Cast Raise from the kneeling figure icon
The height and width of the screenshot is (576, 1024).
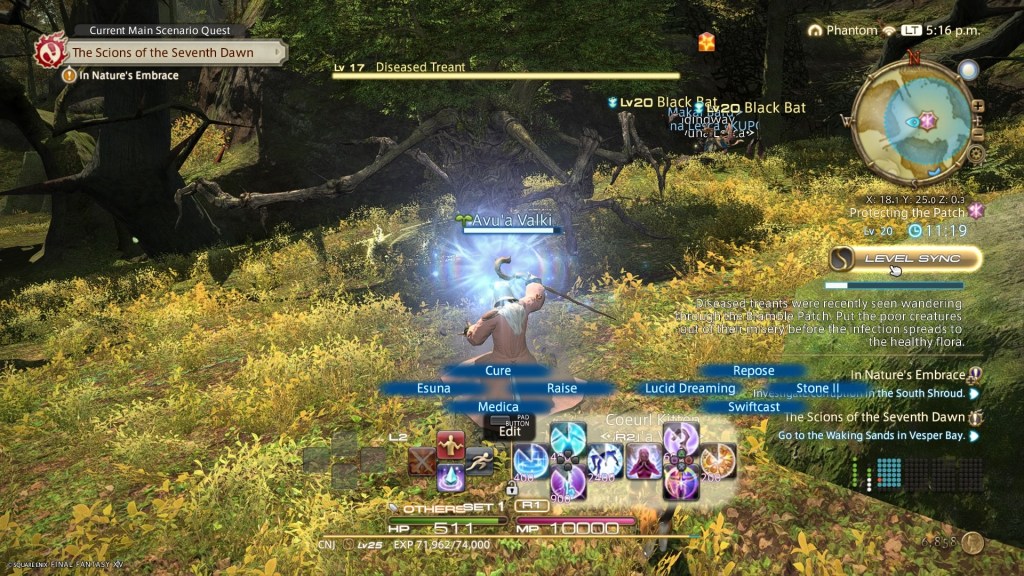click(606, 461)
